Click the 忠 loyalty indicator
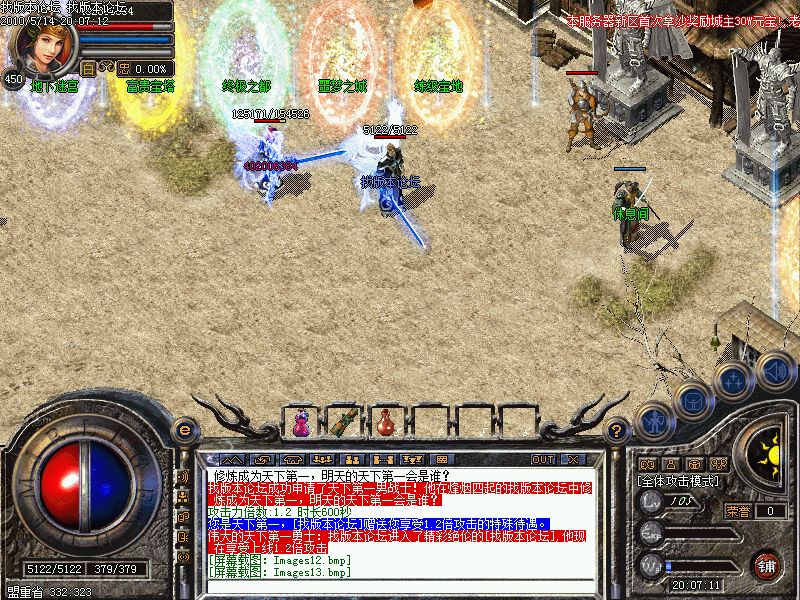Viewport: 800px width, 600px height. pyautogui.click(x=124, y=68)
